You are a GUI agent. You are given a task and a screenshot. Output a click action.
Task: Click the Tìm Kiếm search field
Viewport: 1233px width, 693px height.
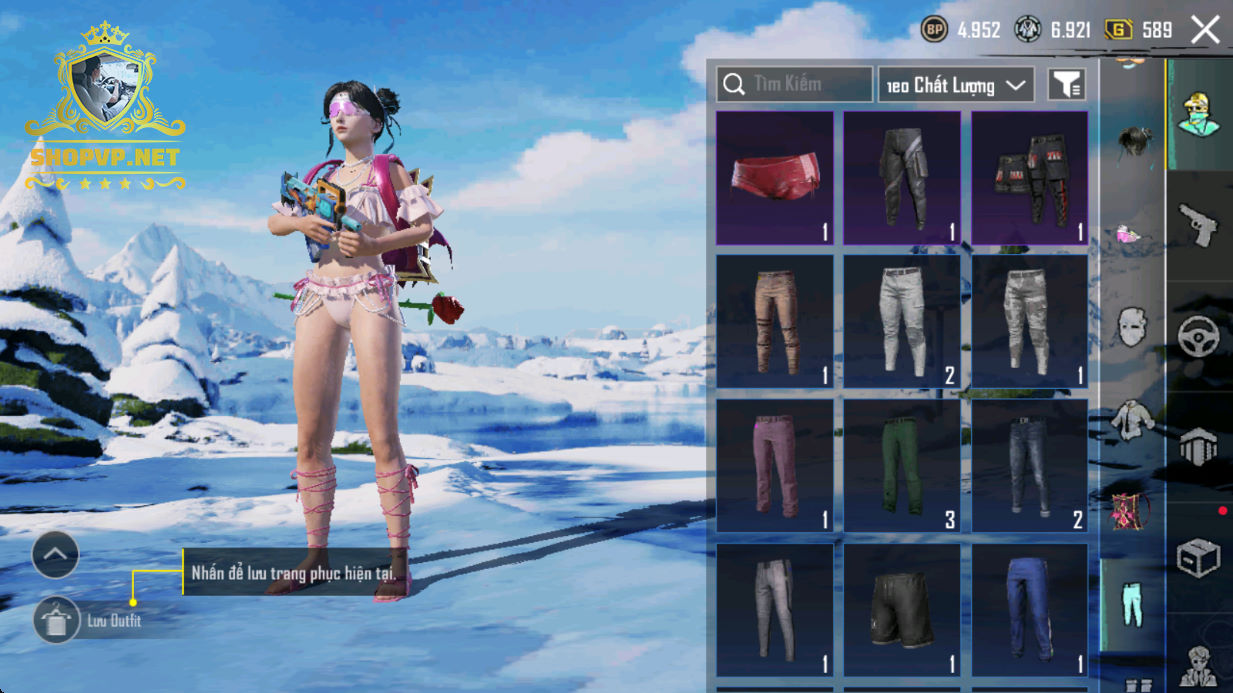tap(795, 85)
